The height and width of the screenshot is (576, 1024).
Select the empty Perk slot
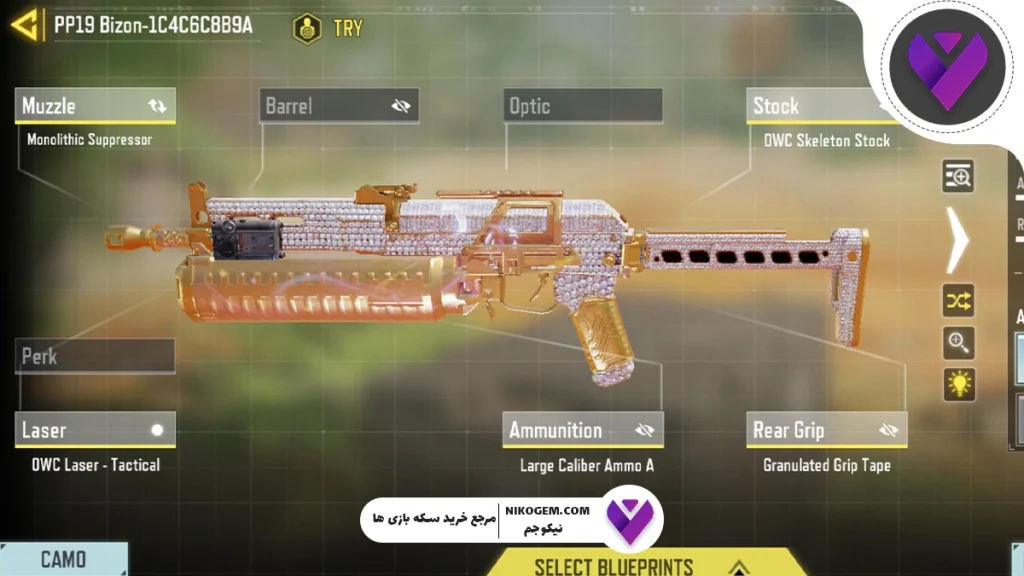(x=96, y=356)
